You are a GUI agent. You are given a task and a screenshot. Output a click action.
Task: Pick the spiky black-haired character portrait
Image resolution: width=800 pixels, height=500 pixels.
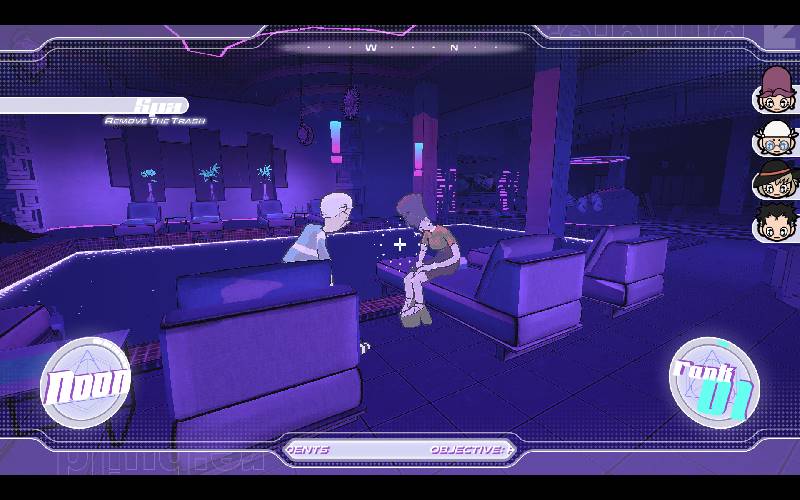[774, 222]
